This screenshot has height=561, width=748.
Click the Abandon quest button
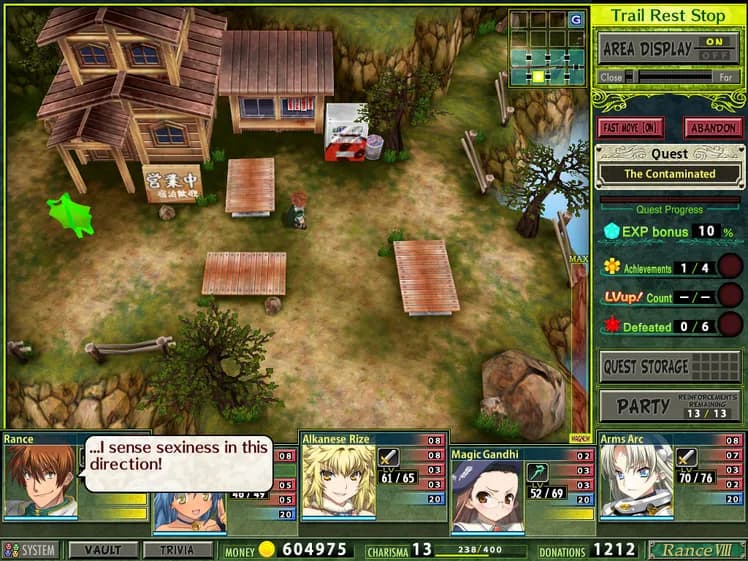tap(712, 128)
